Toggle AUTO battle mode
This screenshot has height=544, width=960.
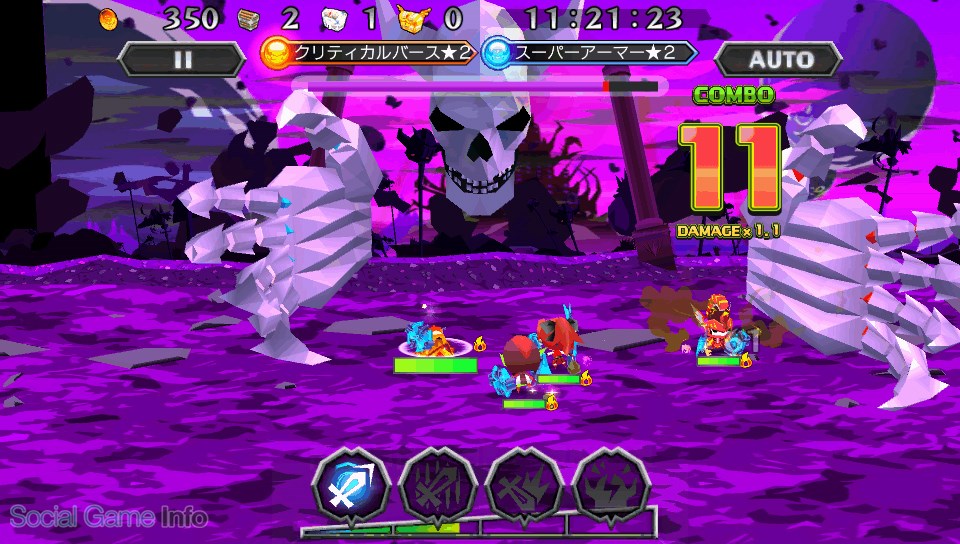point(778,59)
